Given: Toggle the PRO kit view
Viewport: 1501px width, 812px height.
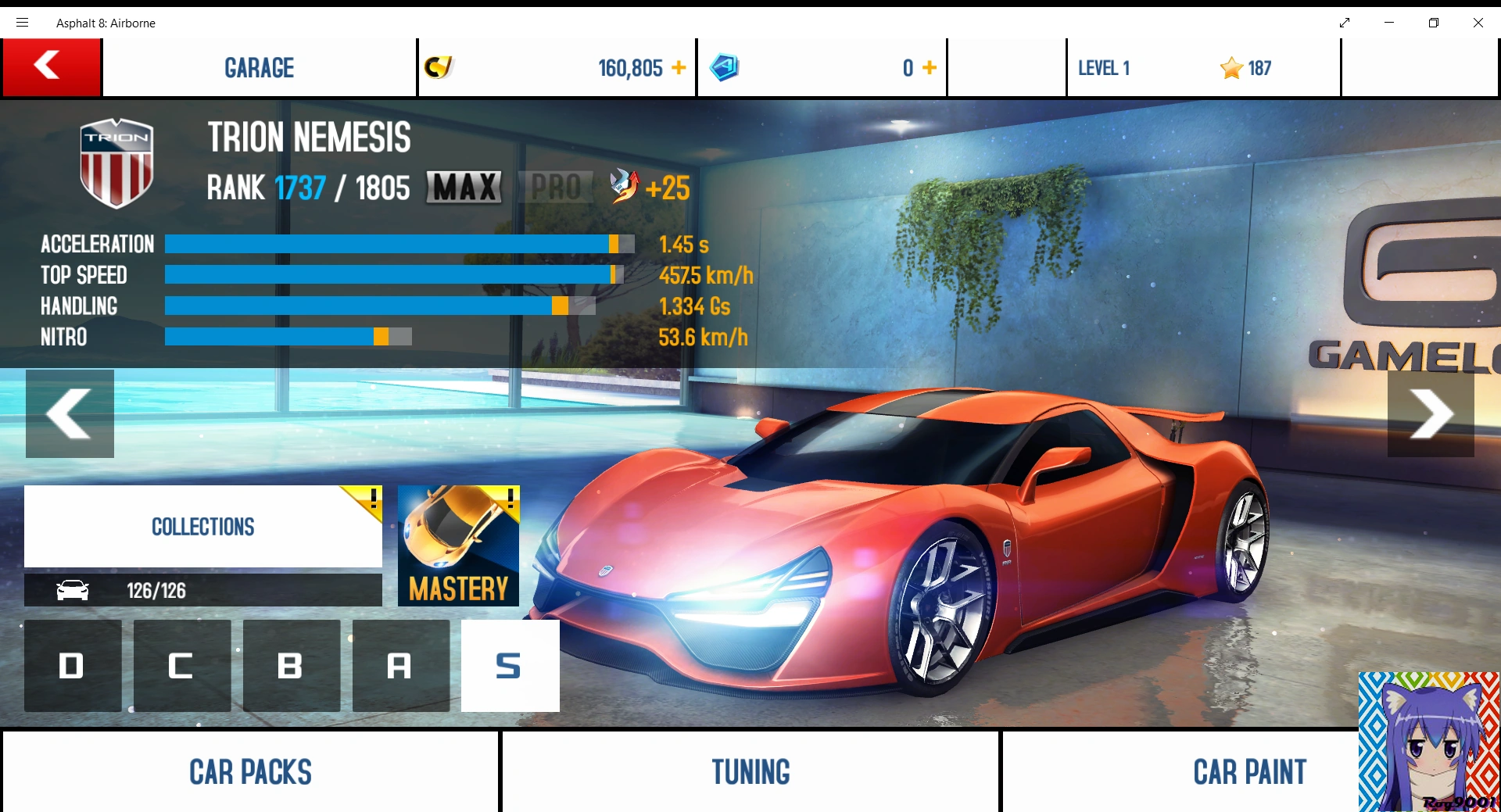Looking at the screenshot, I should (555, 187).
